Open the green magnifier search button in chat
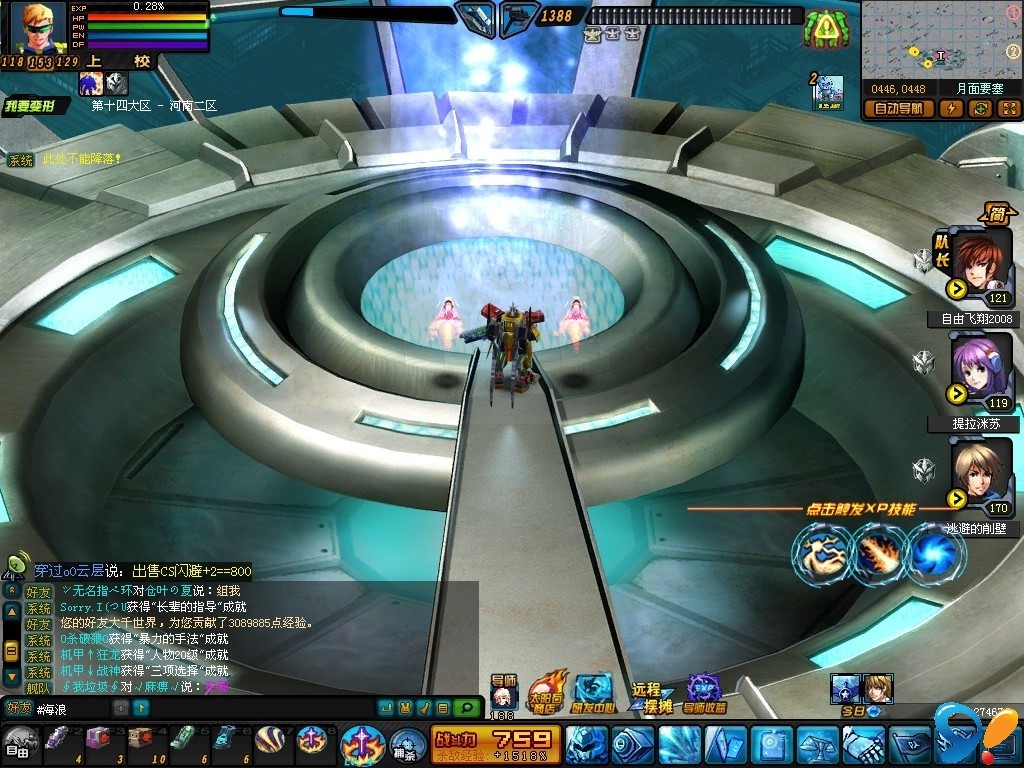 (x=465, y=708)
